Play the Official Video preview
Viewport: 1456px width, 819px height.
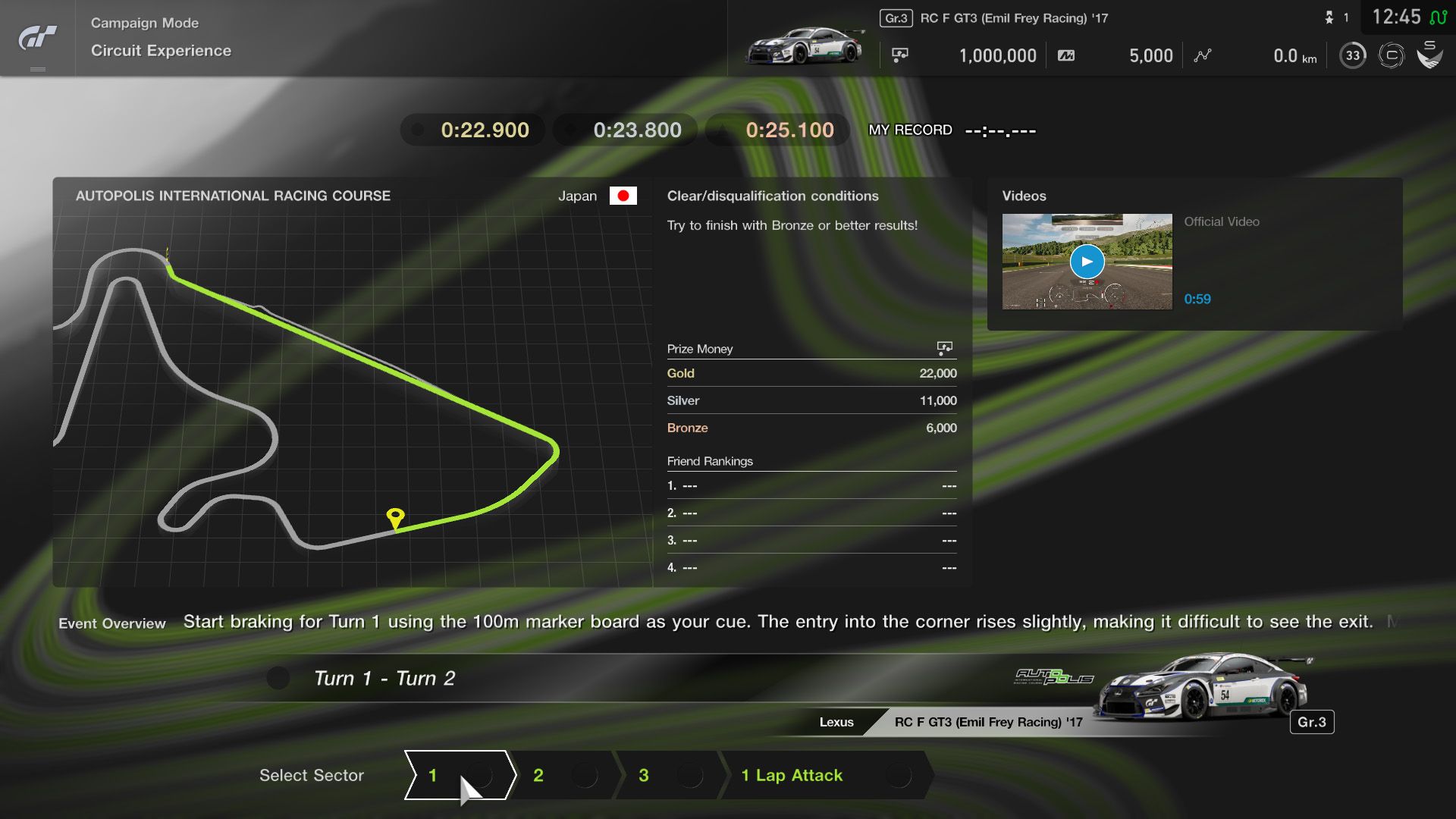pyautogui.click(x=1087, y=261)
